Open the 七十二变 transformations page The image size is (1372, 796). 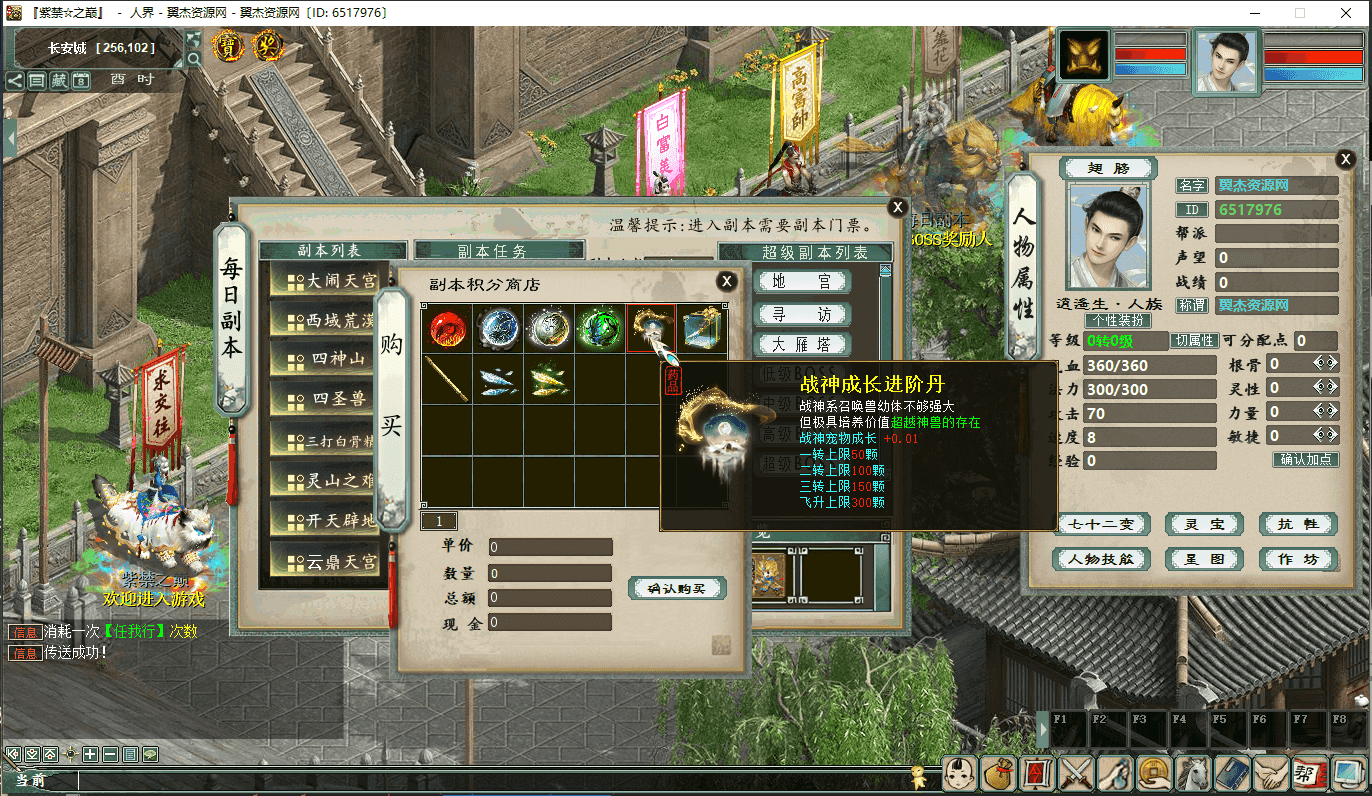pyautogui.click(x=1102, y=524)
